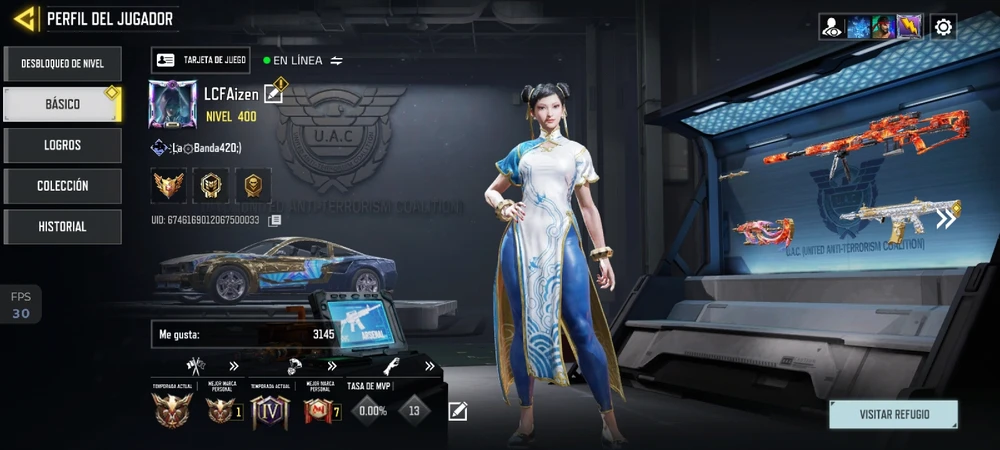Select the winged gold medal badge

pyautogui.click(x=168, y=185)
